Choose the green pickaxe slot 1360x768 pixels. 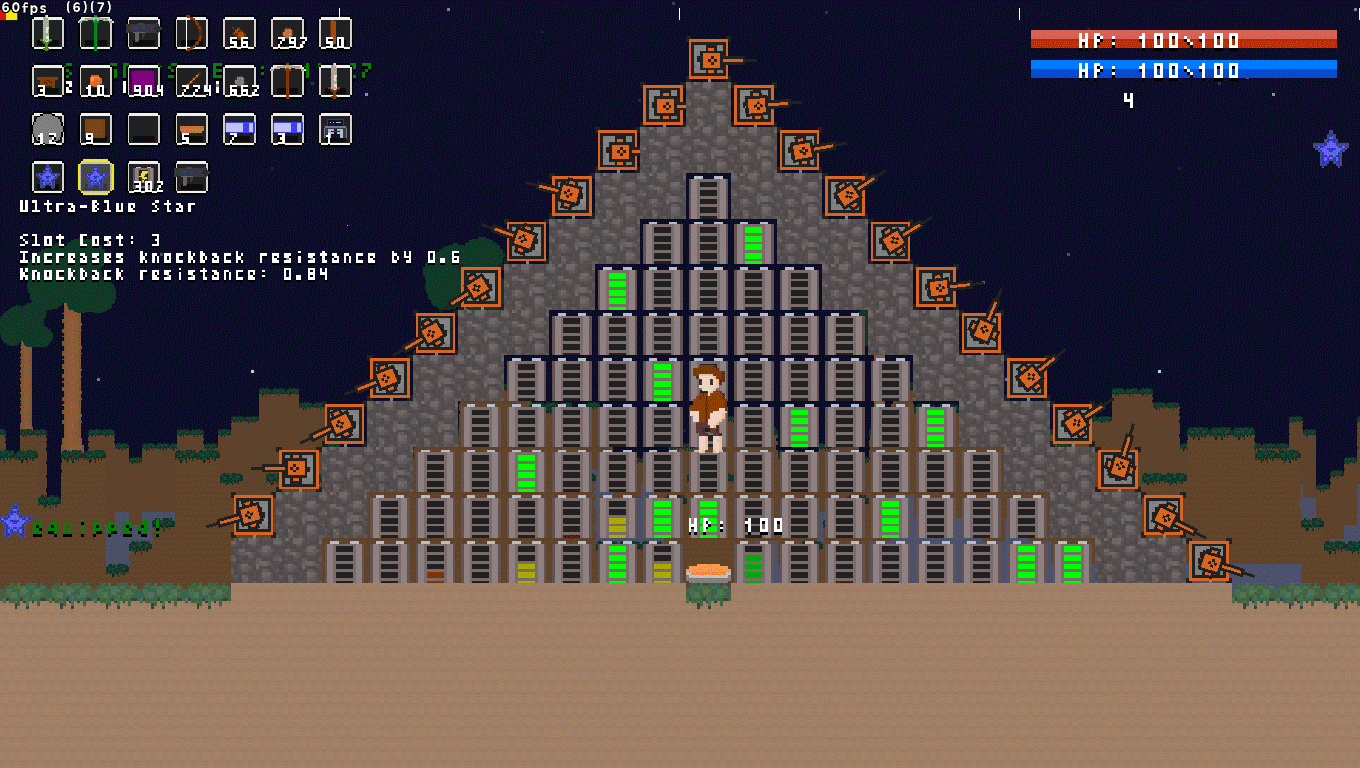point(96,33)
